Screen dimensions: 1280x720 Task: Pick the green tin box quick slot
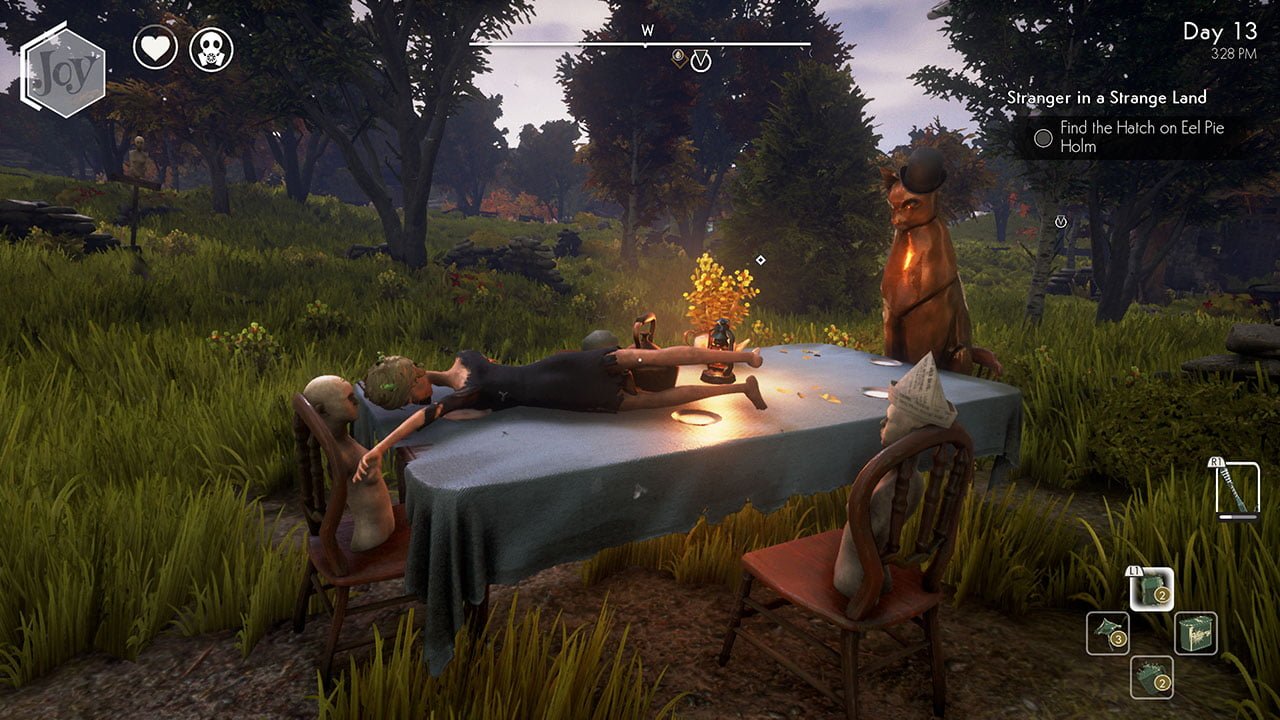(x=1195, y=633)
